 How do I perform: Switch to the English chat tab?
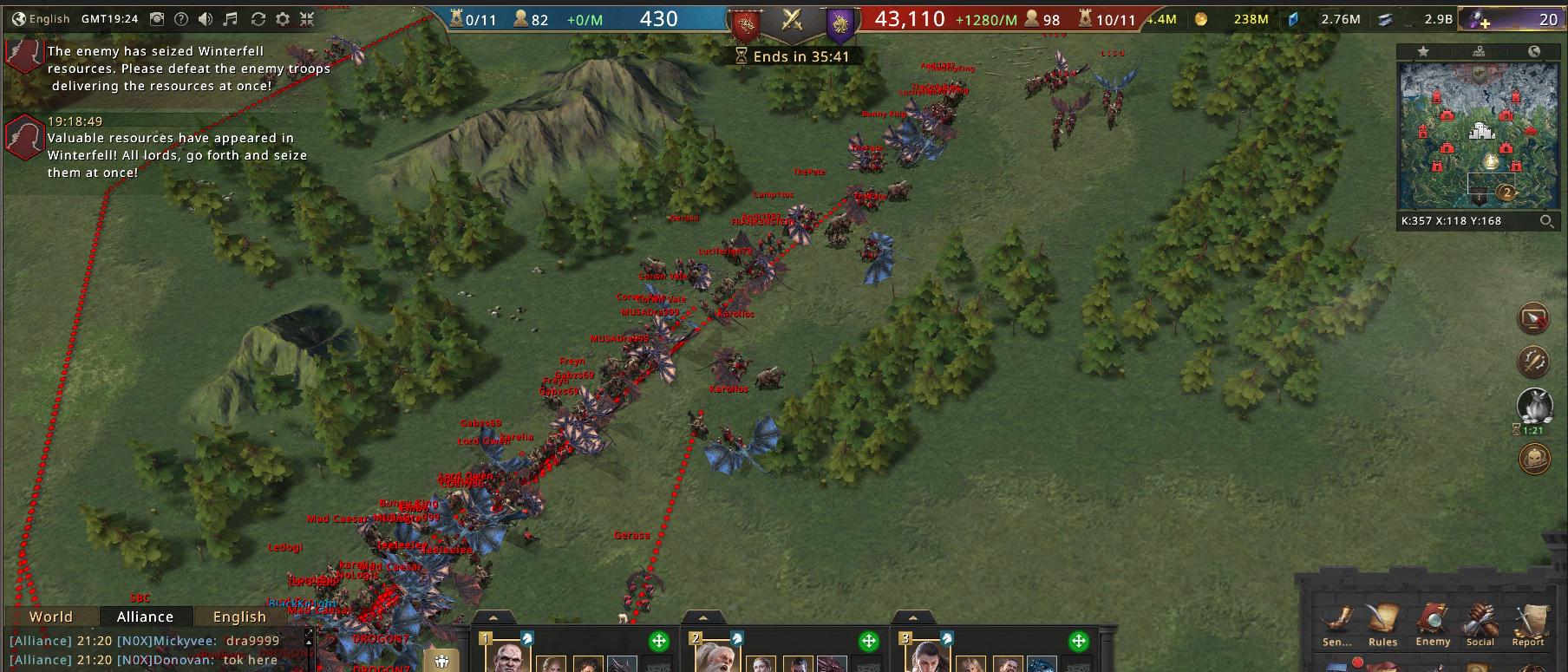coord(239,617)
